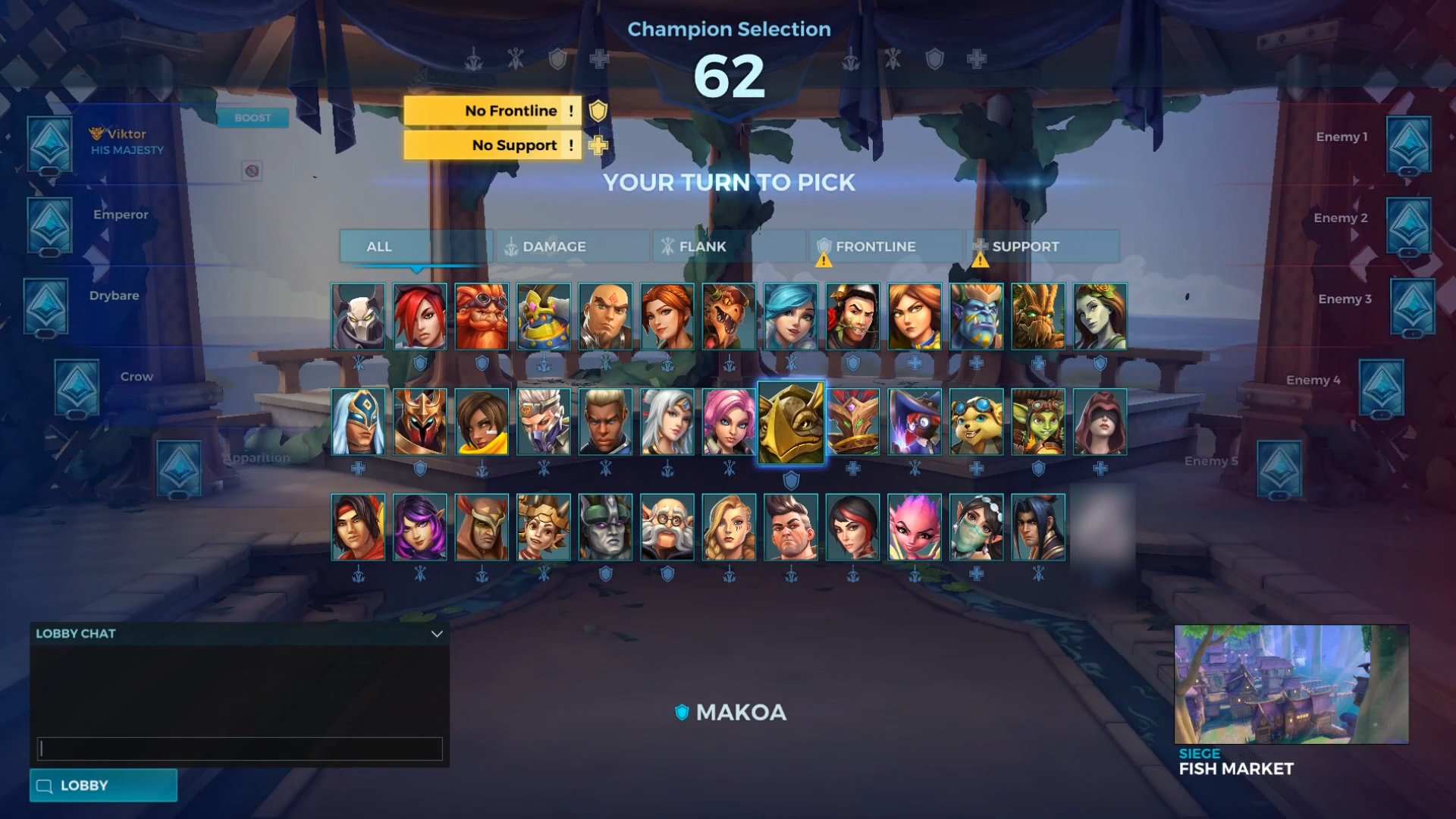Select Grover the tree champion
The height and width of the screenshot is (819, 1456).
[x=1039, y=317]
